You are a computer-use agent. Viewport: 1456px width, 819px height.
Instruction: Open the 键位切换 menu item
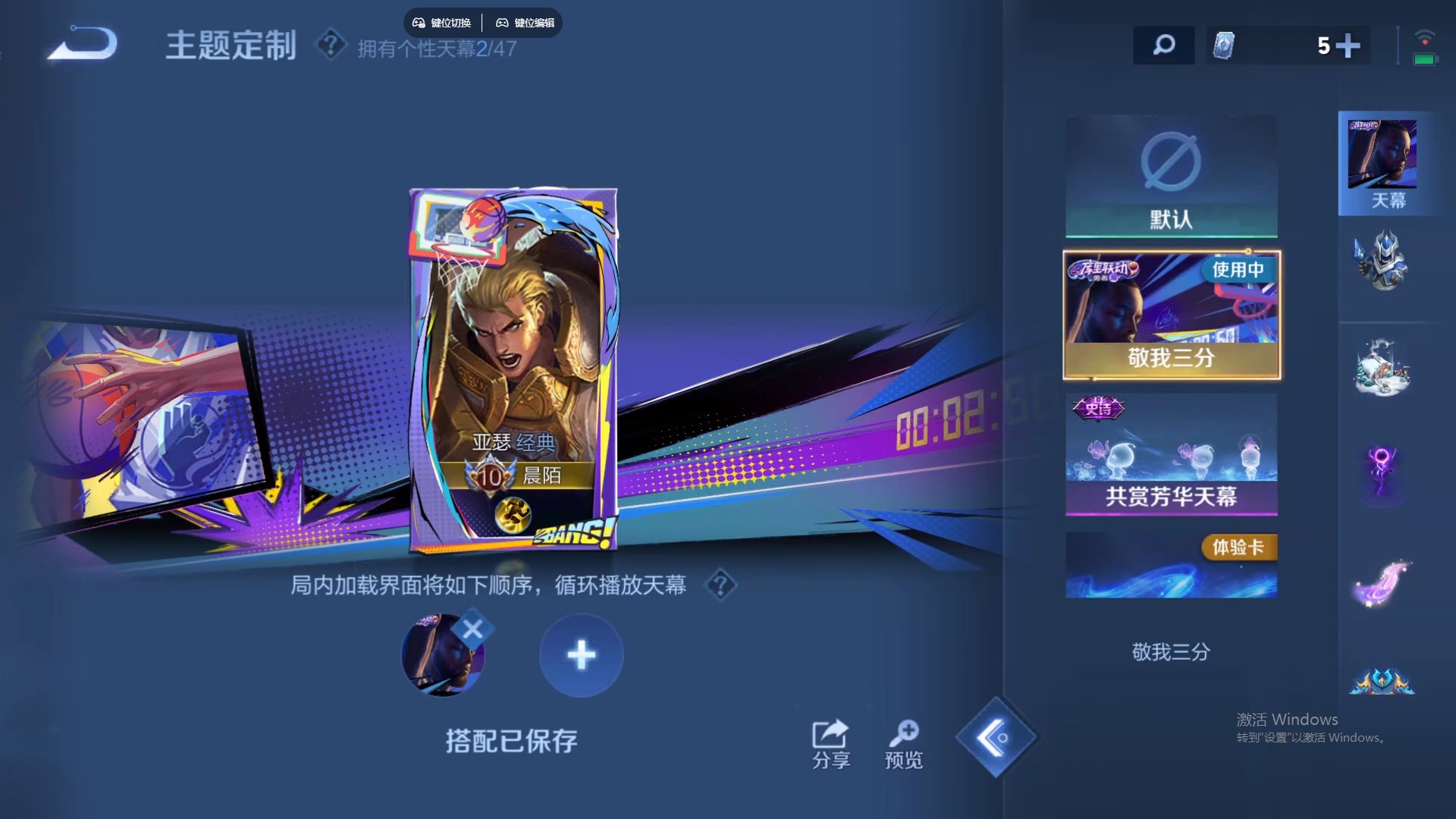442,23
